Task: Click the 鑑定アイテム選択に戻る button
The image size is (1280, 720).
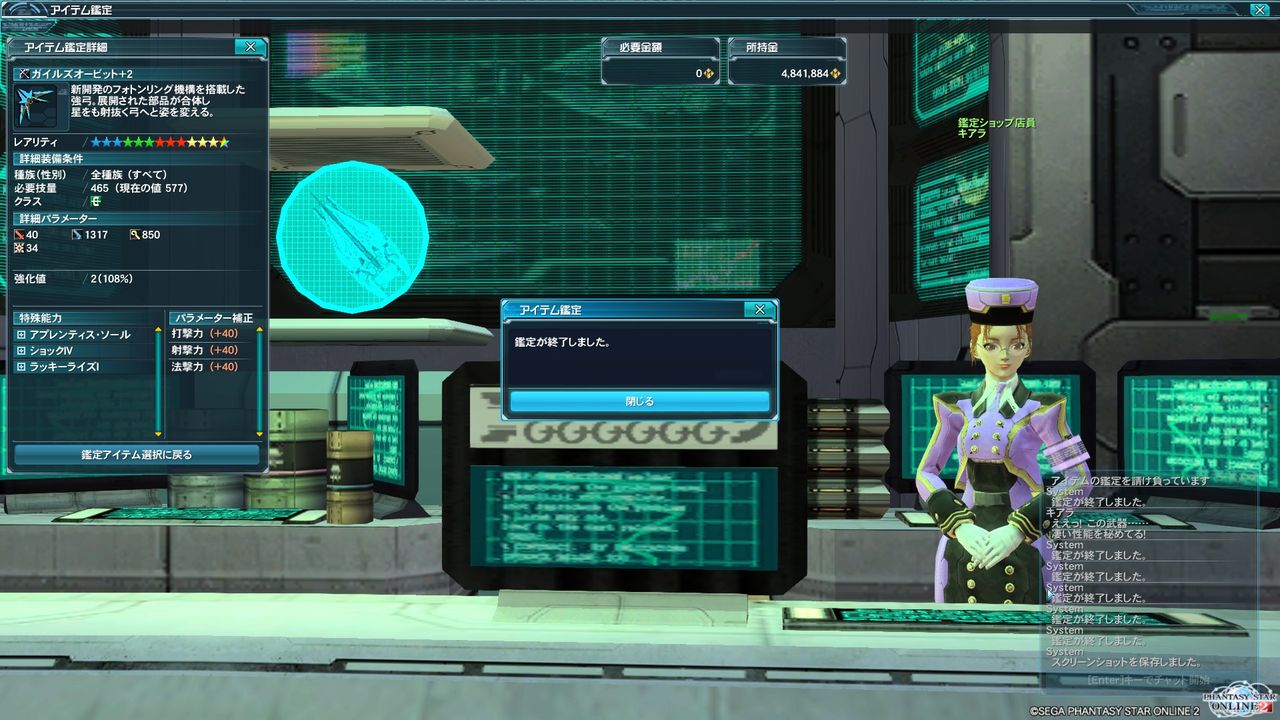Action: 137,454
